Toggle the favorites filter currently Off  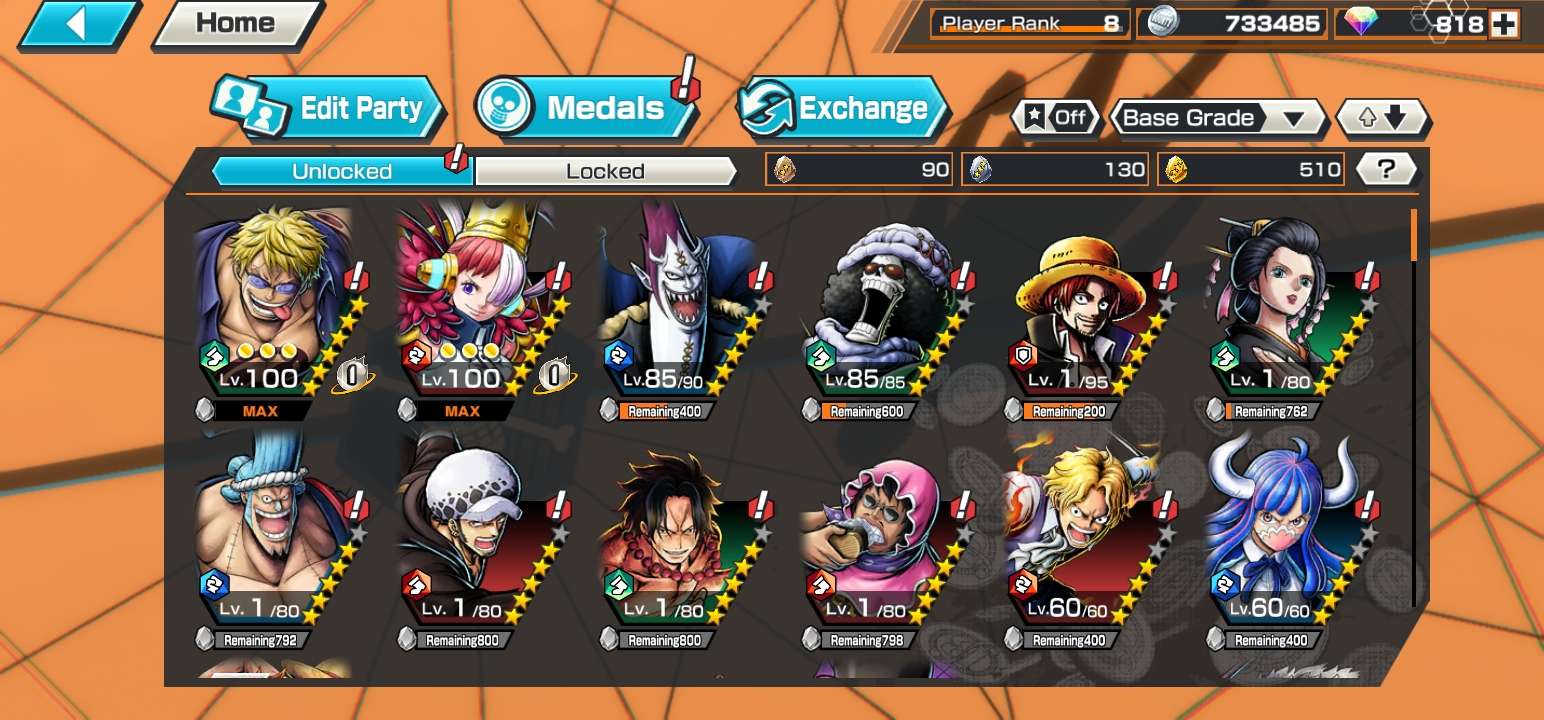click(1056, 118)
